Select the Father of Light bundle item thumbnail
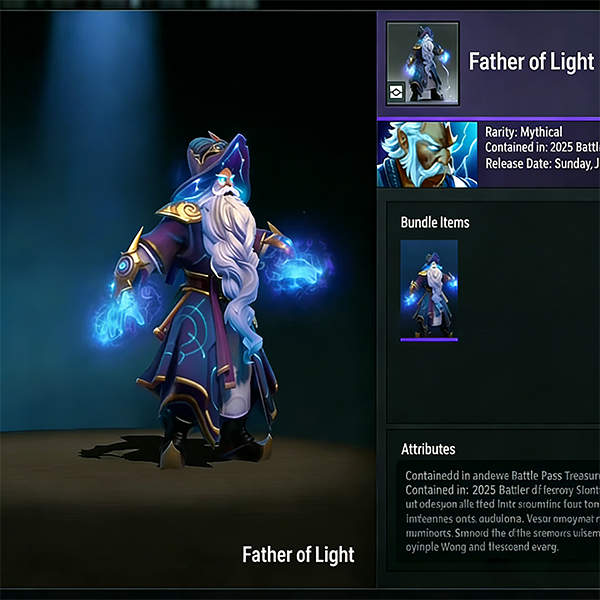This screenshot has height=600, width=600. coord(429,290)
